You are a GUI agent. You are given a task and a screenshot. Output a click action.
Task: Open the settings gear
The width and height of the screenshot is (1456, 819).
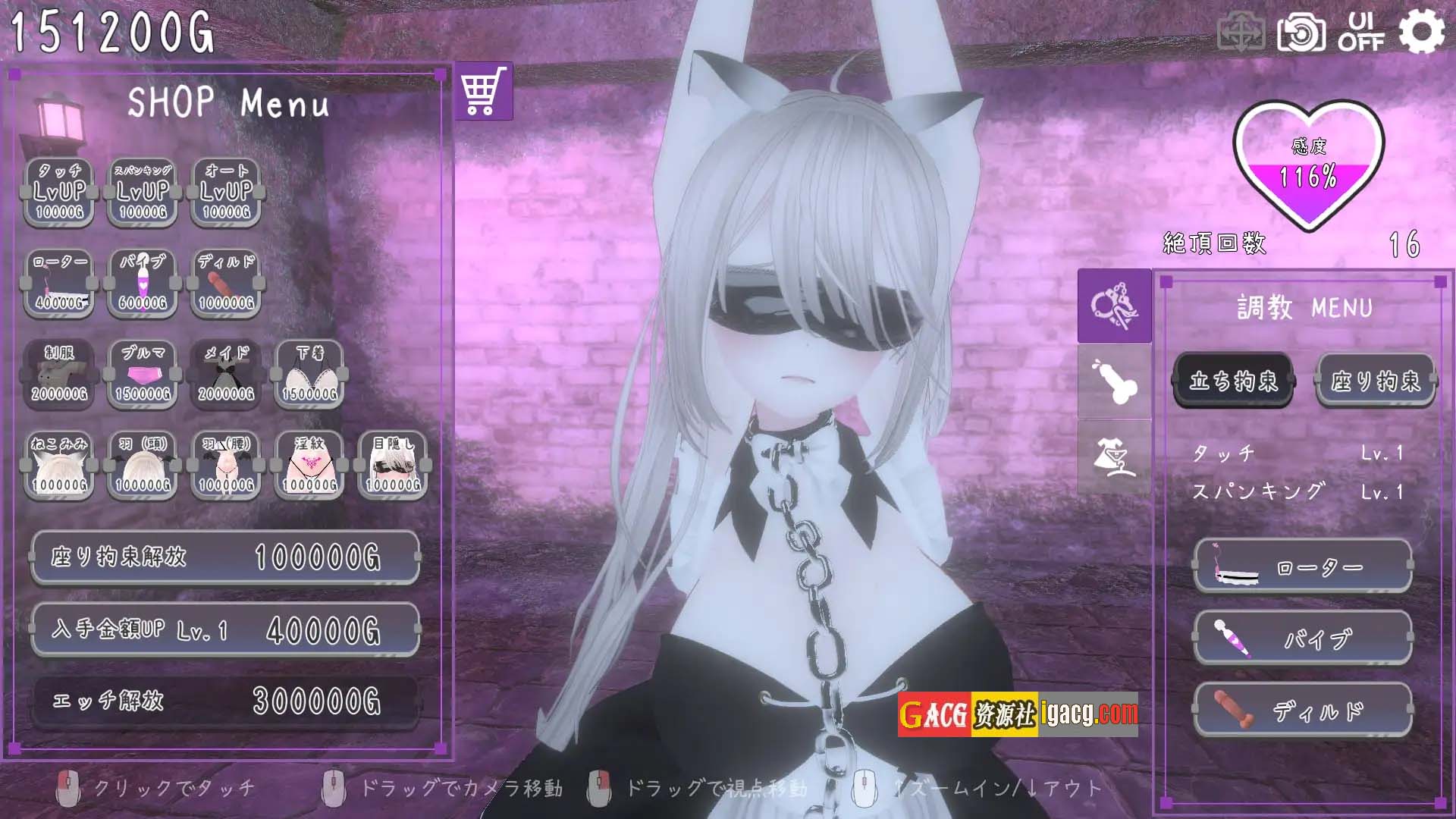[x=1421, y=33]
